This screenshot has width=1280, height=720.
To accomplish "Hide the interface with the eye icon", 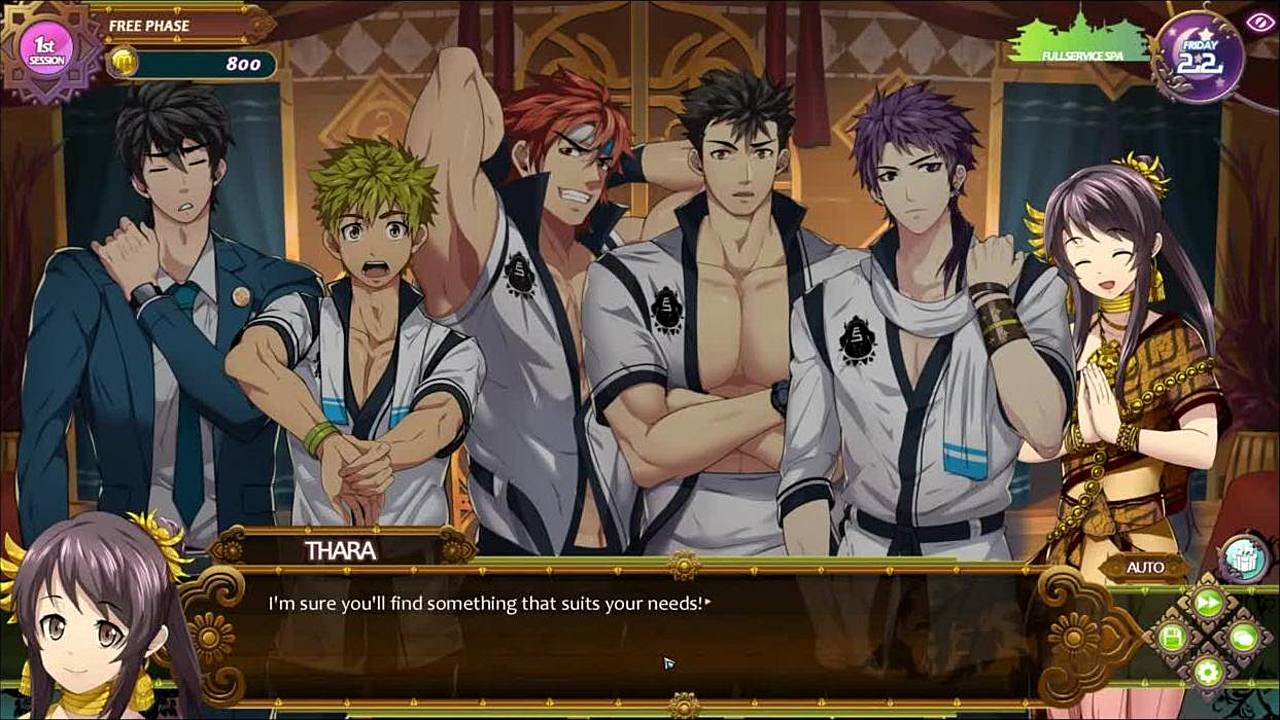I will (x=1257, y=22).
